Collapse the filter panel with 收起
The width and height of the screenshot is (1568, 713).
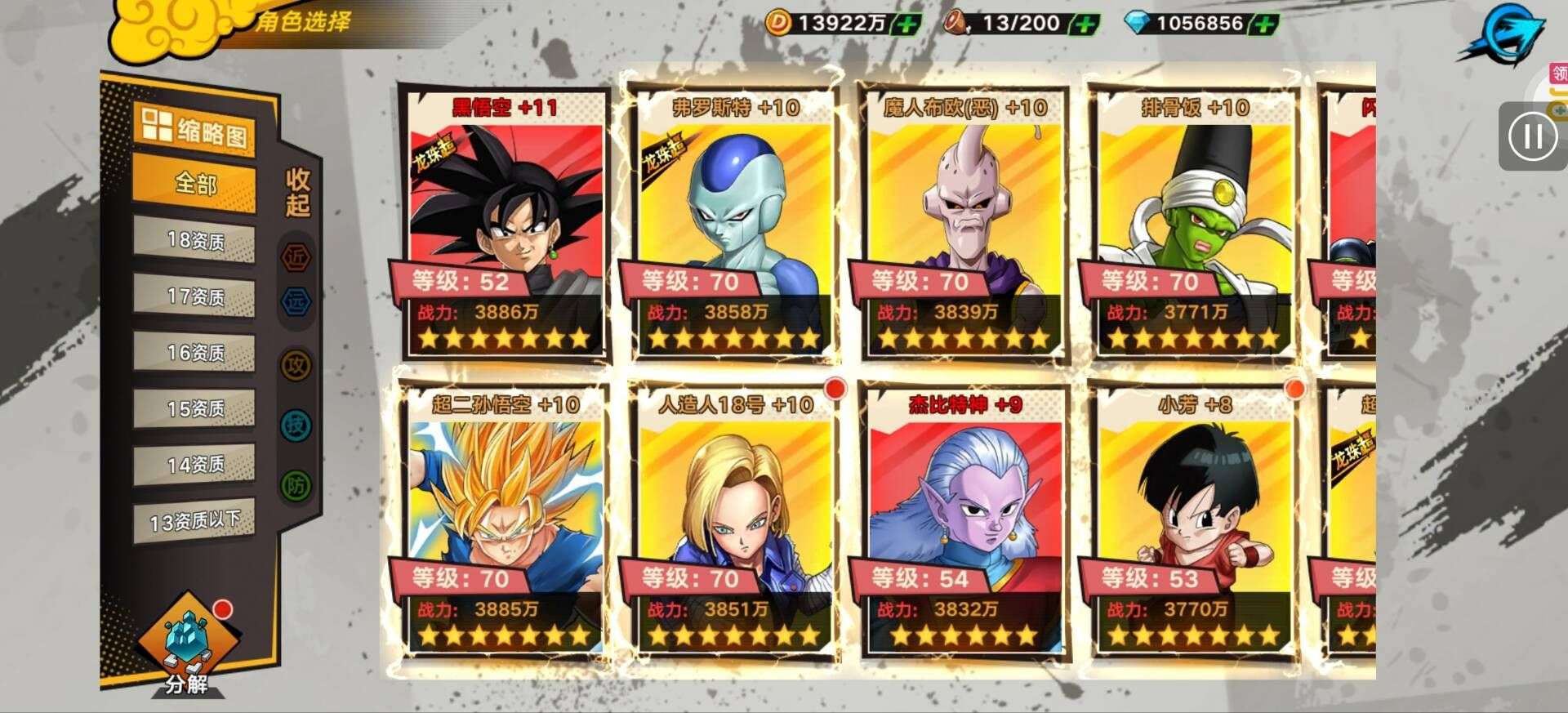pyautogui.click(x=297, y=193)
